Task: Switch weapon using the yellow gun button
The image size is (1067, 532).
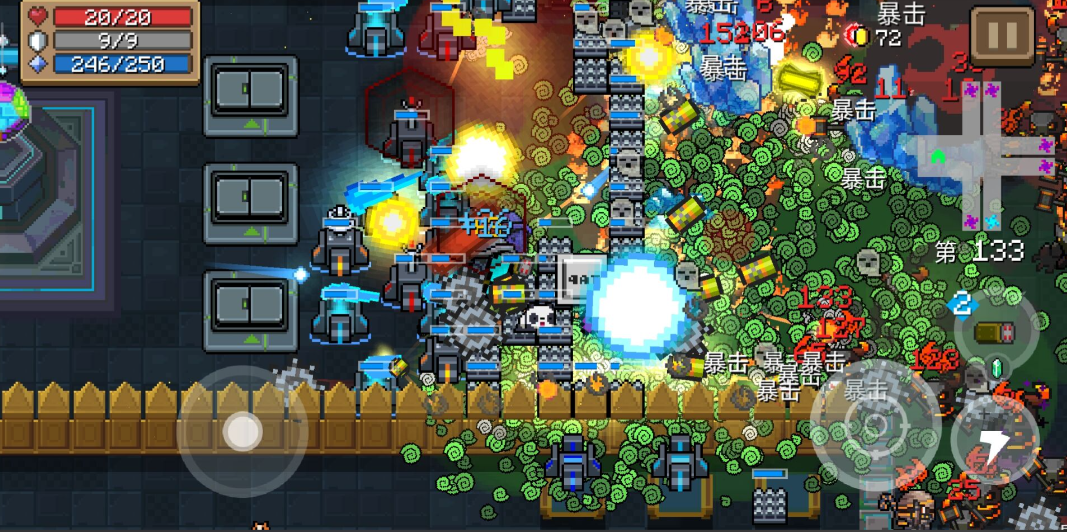Action: point(995,333)
